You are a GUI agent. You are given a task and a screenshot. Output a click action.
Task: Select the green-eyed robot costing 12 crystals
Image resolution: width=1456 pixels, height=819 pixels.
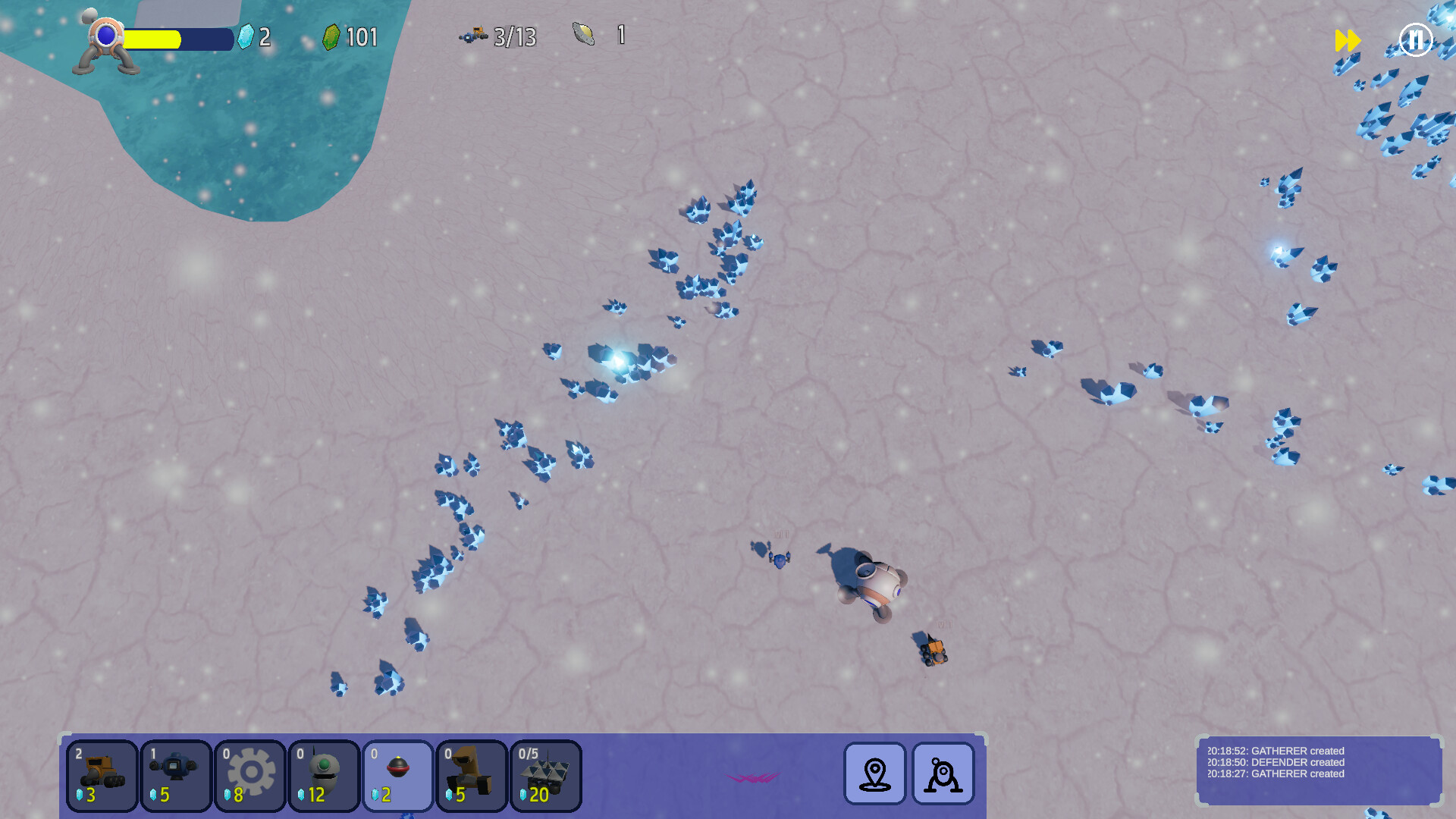coord(324,775)
